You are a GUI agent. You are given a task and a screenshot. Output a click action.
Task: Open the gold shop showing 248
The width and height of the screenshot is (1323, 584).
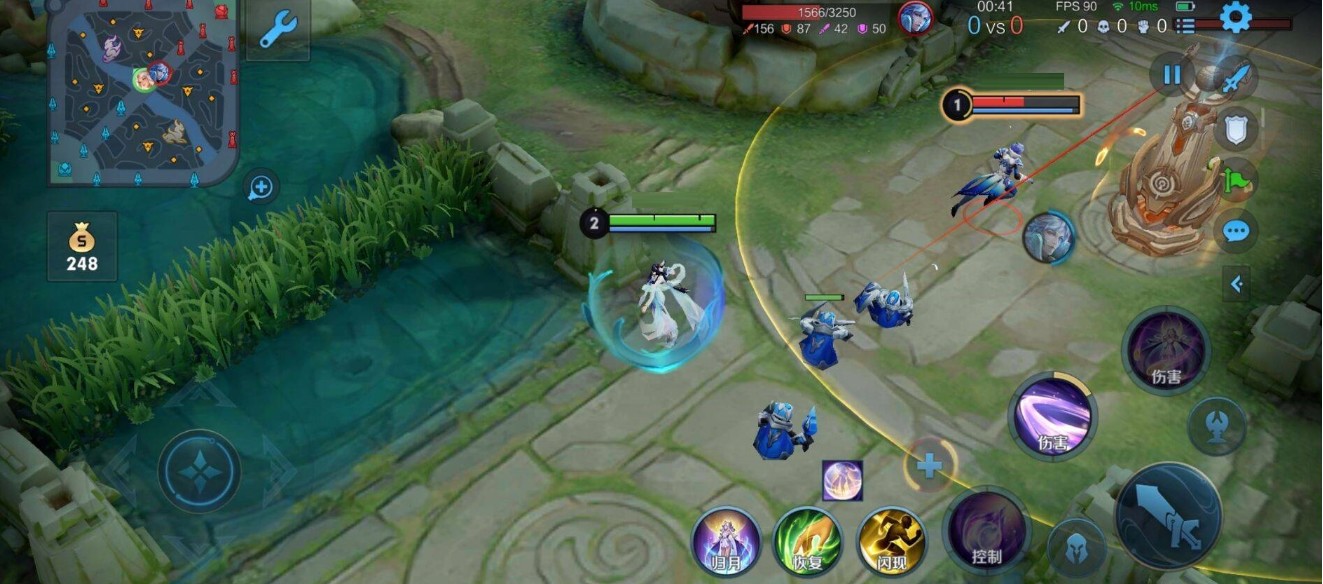tap(82, 246)
